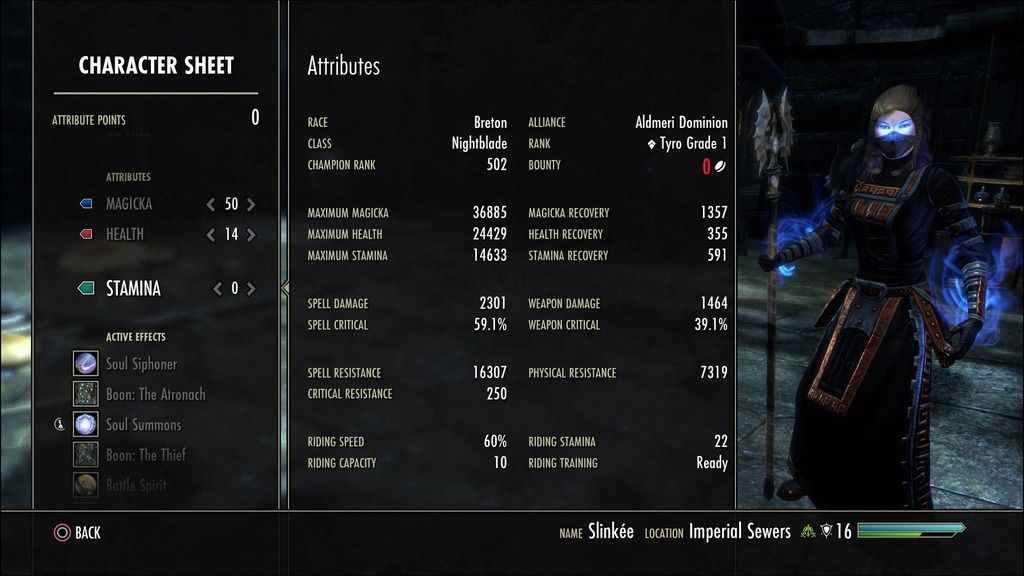The image size is (1024, 576).
Task: Decrease Health with its left arrow
Action: pyautogui.click(x=210, y=235)
